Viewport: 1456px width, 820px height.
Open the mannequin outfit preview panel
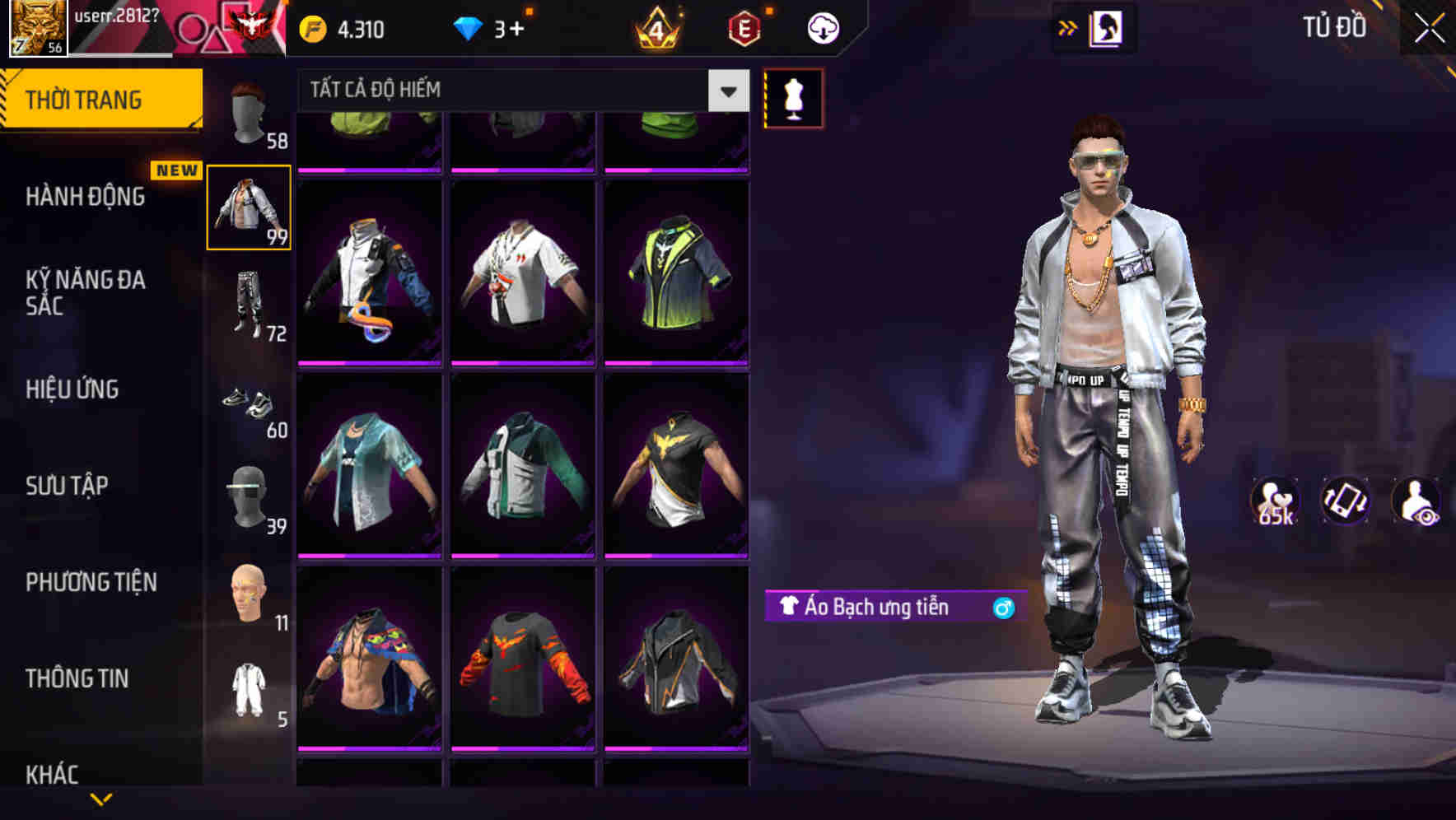[793, 99]
